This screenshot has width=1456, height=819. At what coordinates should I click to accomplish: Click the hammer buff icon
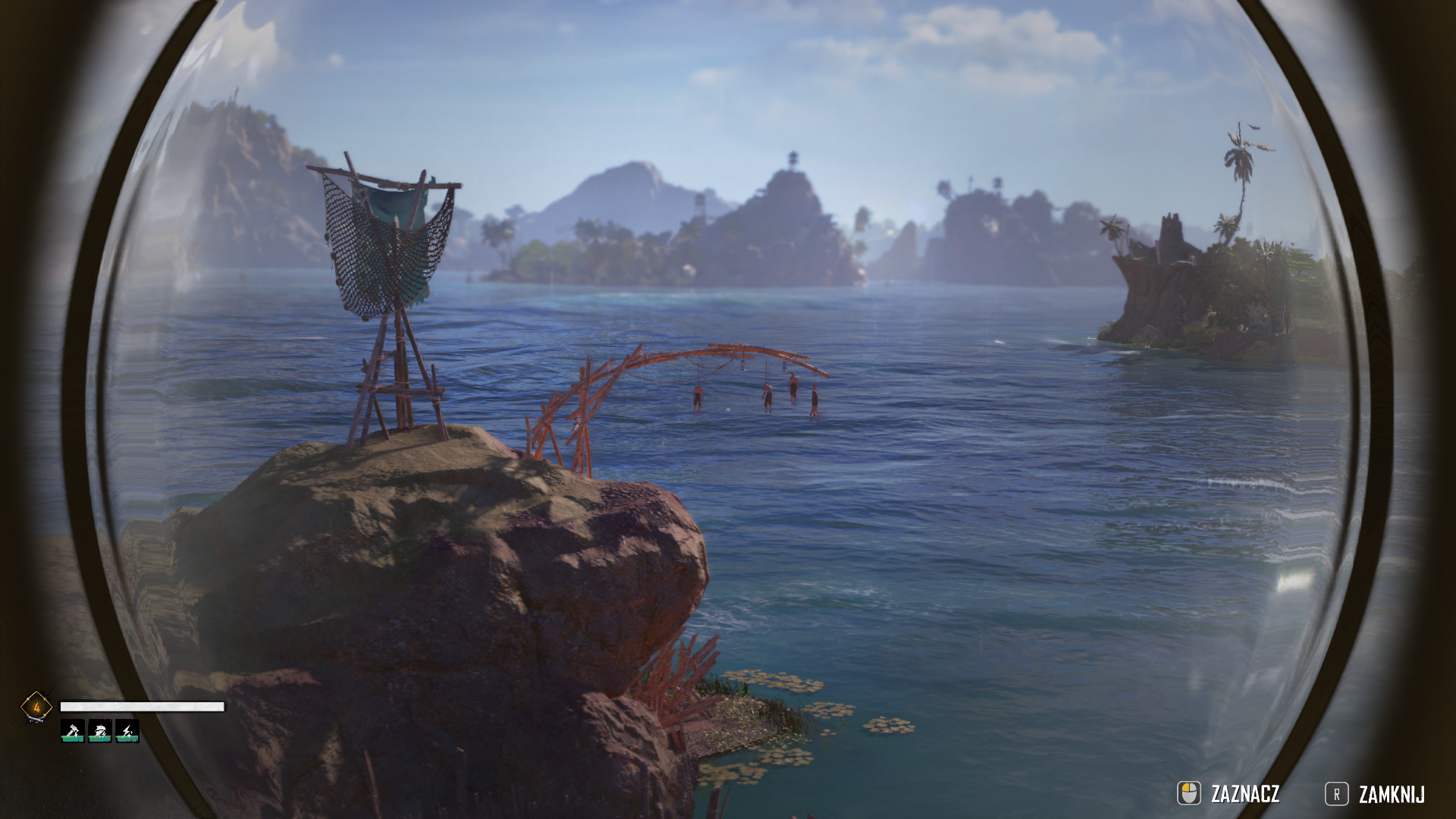pos(73,730)
